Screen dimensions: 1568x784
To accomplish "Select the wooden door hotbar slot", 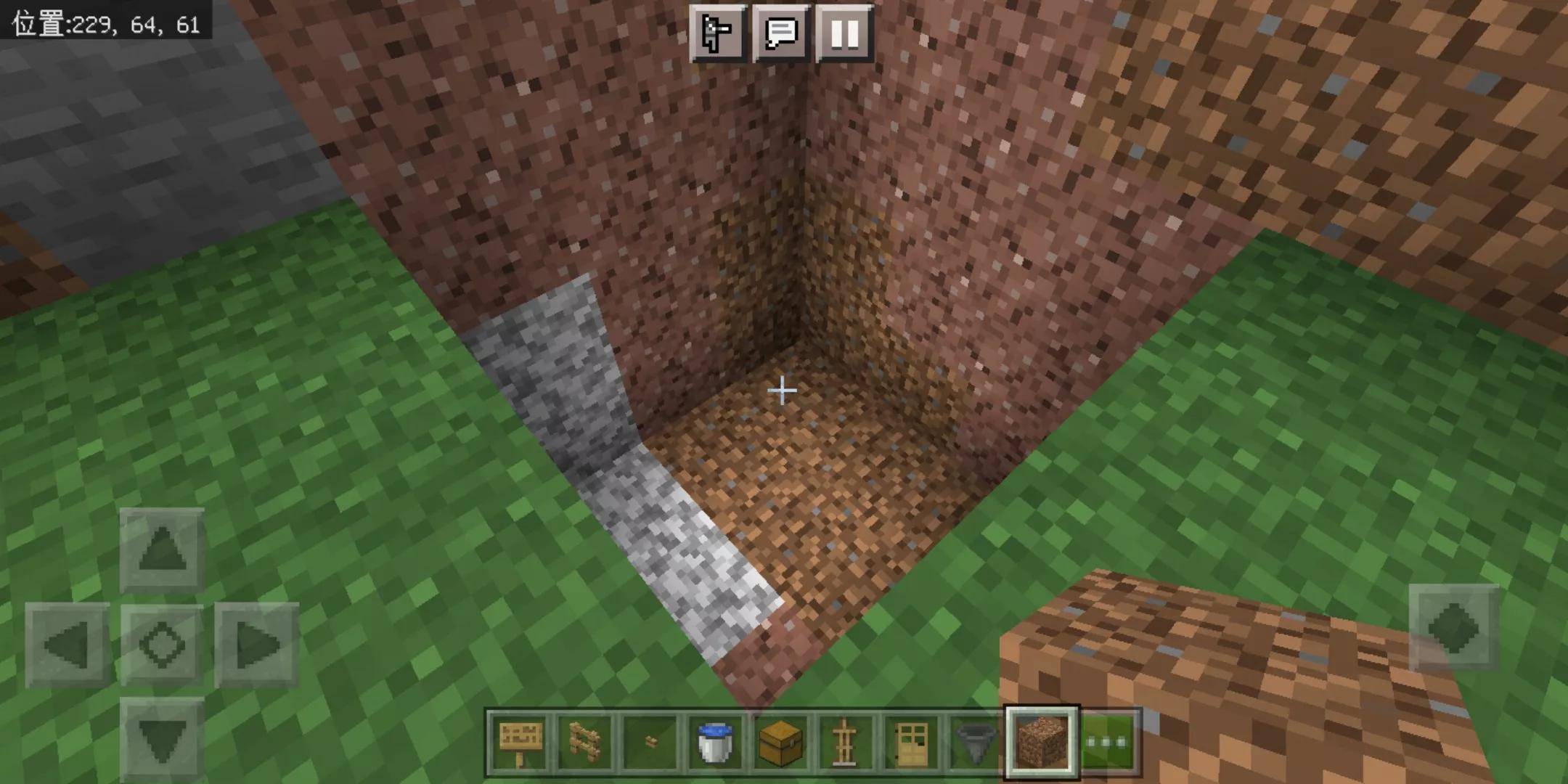I will [x=911, y=742].
